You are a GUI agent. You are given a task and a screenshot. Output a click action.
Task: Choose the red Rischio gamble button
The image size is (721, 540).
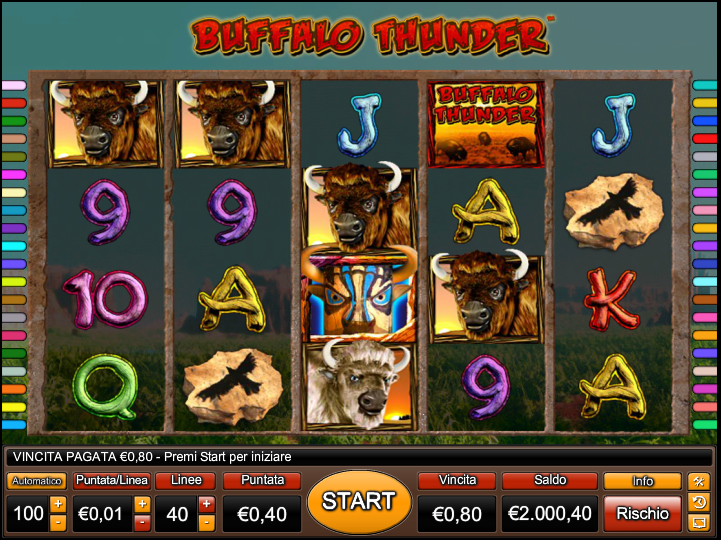tap(642, 513)
